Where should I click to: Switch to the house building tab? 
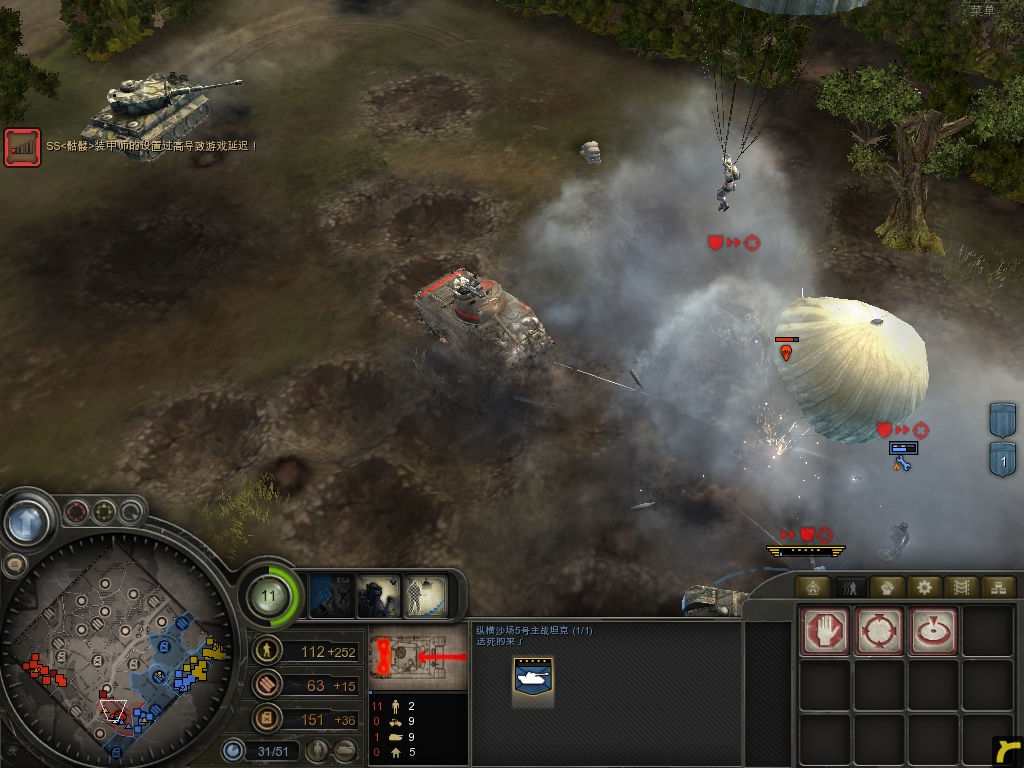click(812, 587)
